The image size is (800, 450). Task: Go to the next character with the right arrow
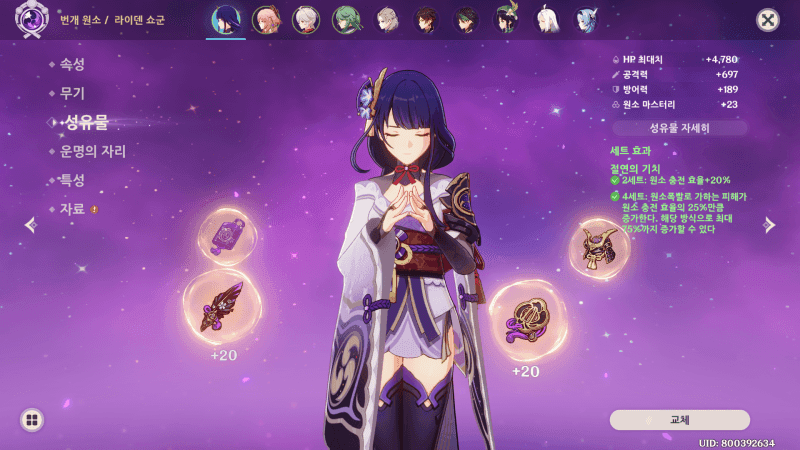point(769,225)
